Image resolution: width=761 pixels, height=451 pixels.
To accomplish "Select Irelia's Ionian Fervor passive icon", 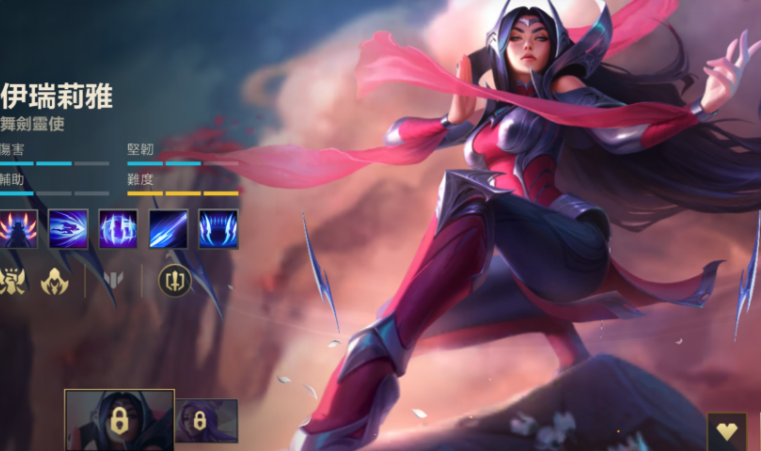I will 18,229.
